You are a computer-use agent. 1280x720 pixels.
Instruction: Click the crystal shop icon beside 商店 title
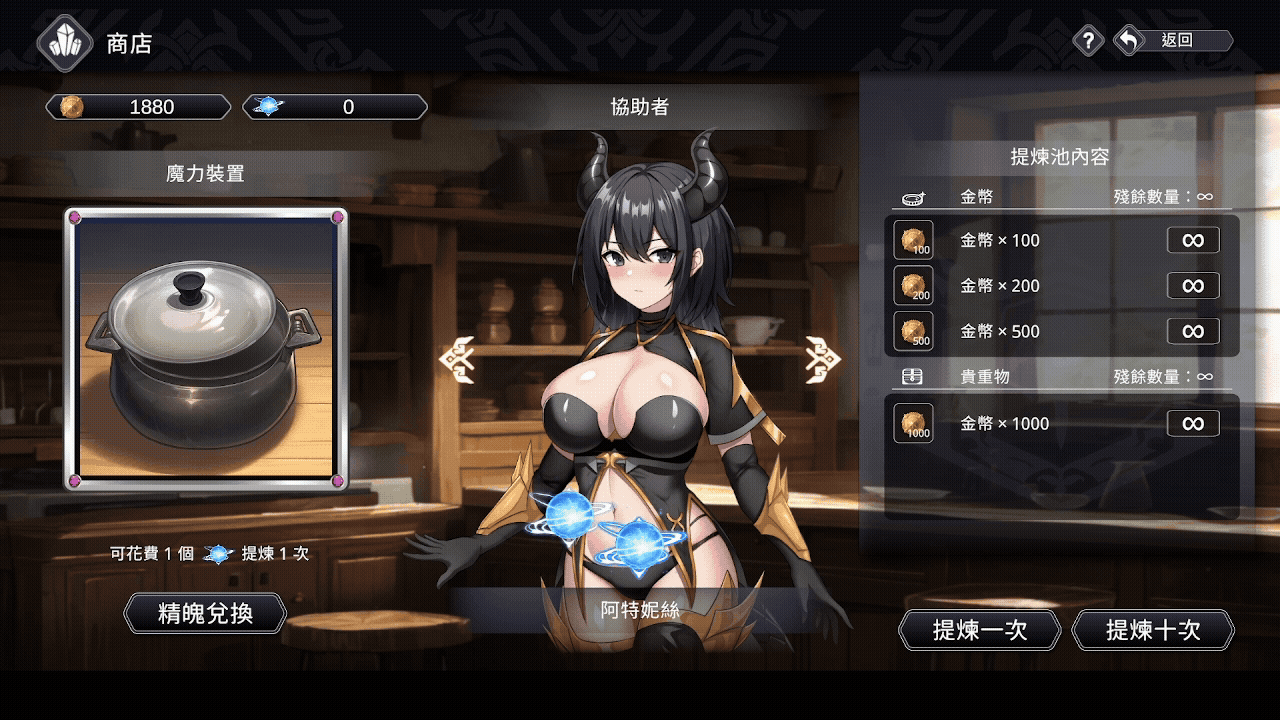coord(63,43)
